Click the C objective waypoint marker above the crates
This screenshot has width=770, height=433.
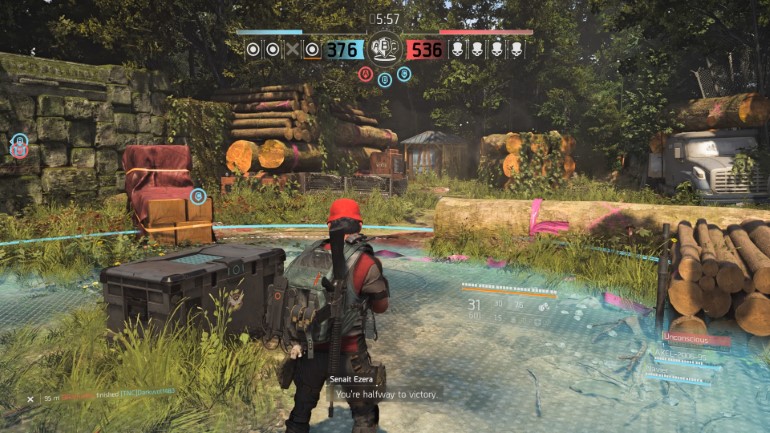coord(198,196)
